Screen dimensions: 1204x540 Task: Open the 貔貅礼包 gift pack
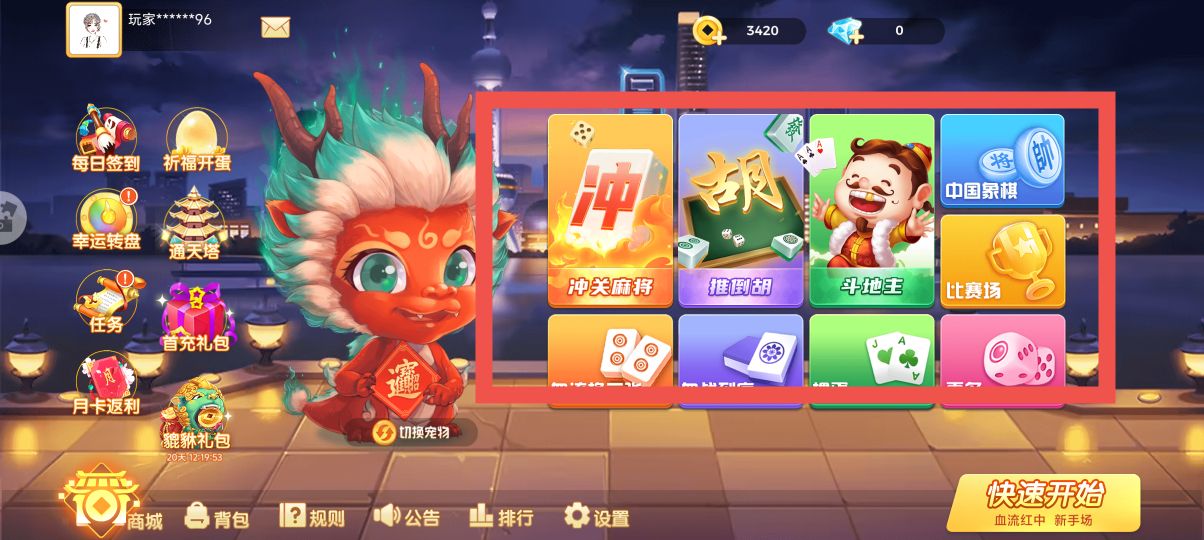pos(196,415)
